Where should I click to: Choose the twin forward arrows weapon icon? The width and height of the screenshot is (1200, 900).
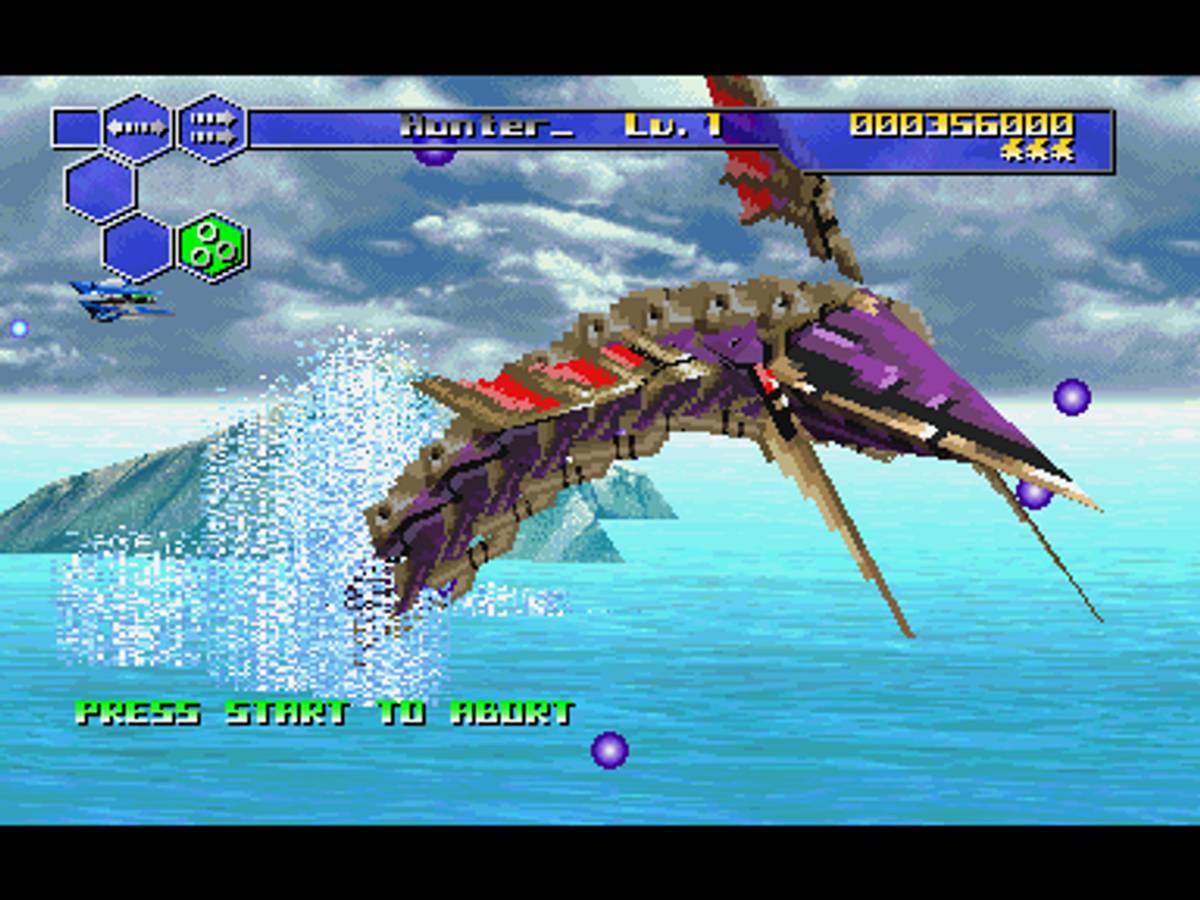coord(212,128)
